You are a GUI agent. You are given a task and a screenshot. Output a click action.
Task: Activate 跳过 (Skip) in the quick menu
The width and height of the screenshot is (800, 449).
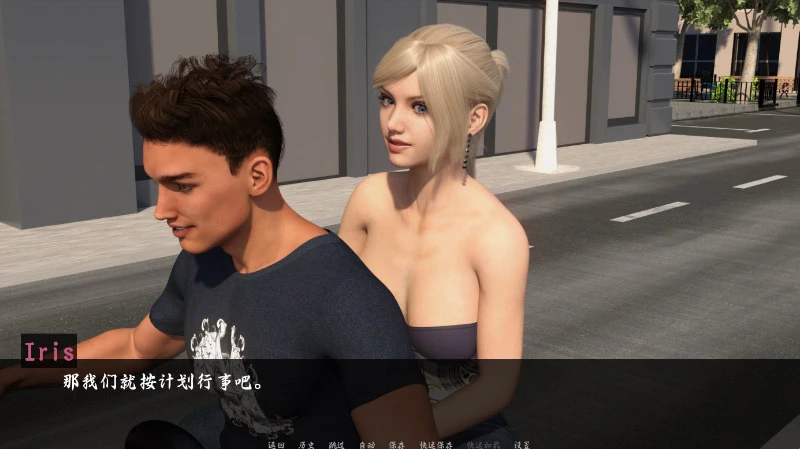pyautogui.click(x=337, y=443)
